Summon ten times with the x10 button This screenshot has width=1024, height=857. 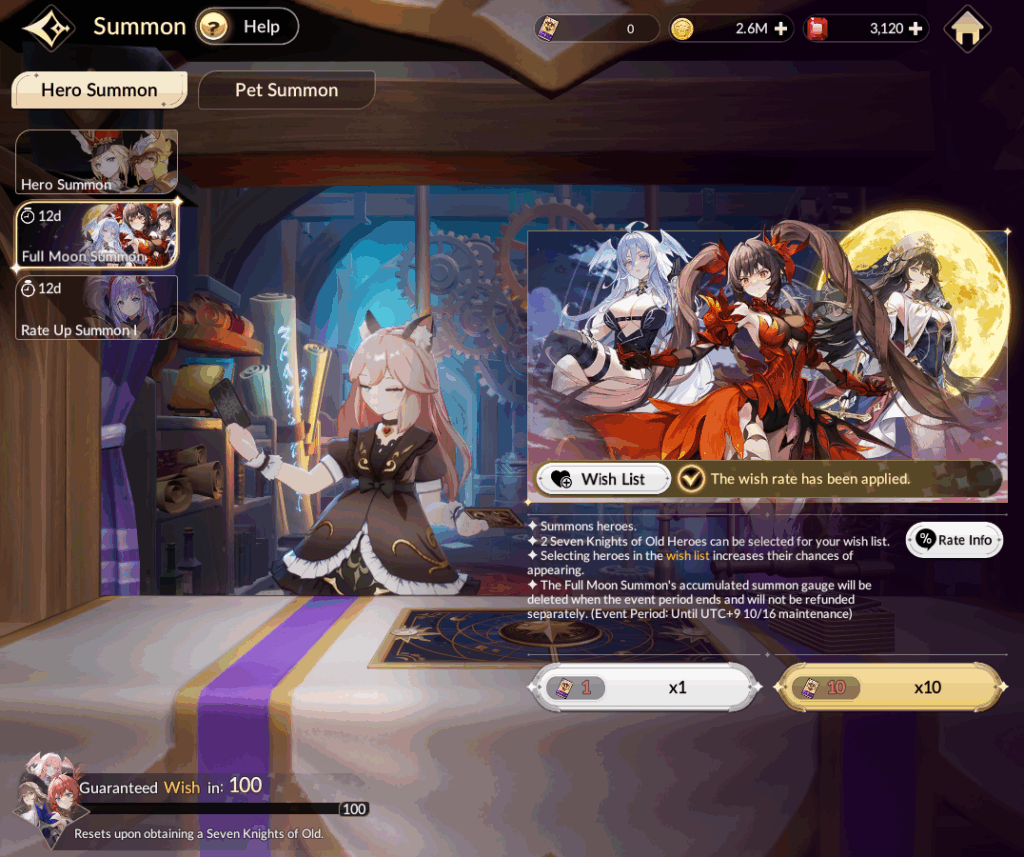(890, 688)
